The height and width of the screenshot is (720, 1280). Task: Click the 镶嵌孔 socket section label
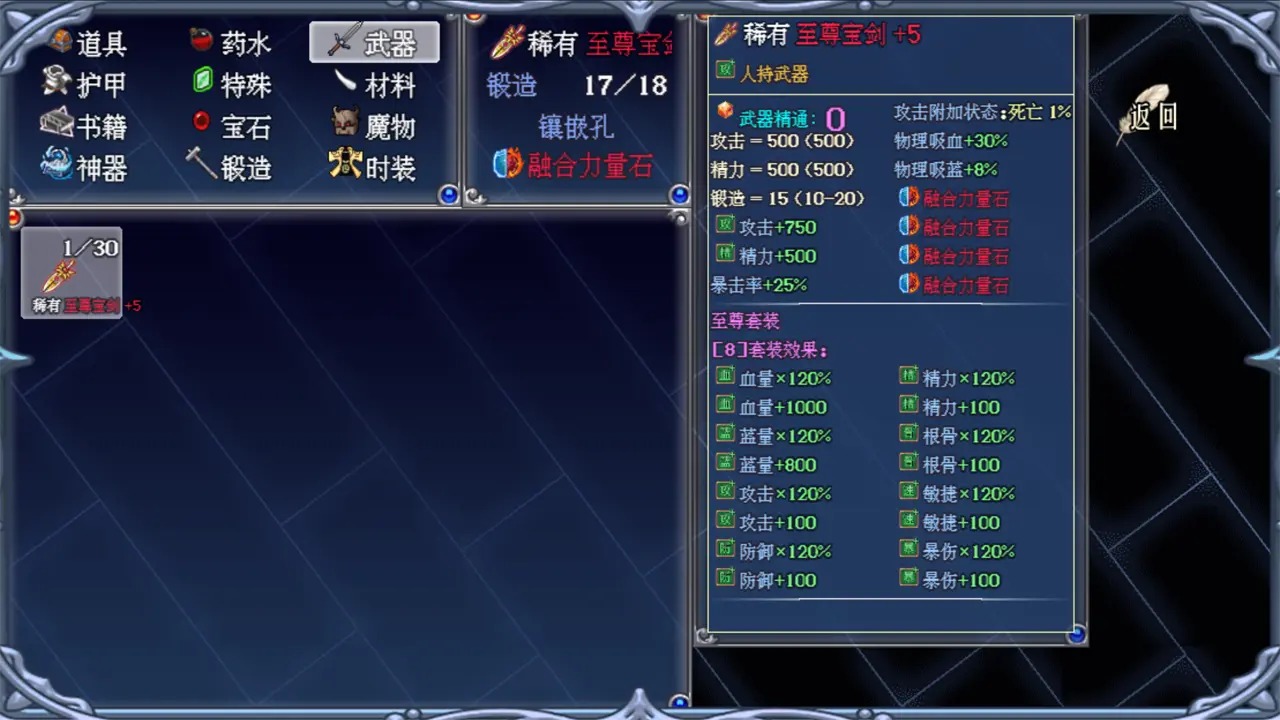tap(575, 126)
